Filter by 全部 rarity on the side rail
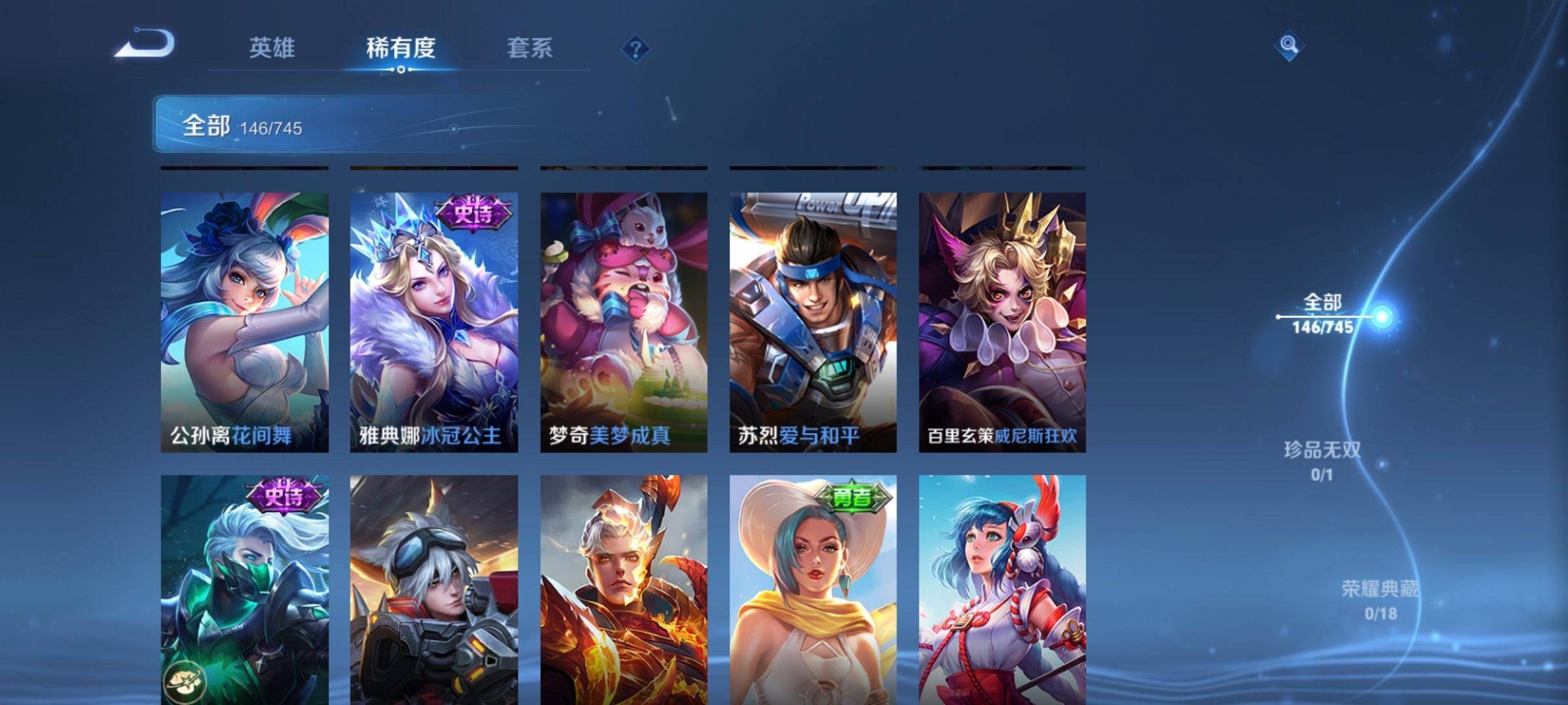The image size is (1568, 705). pos(1322,313)
